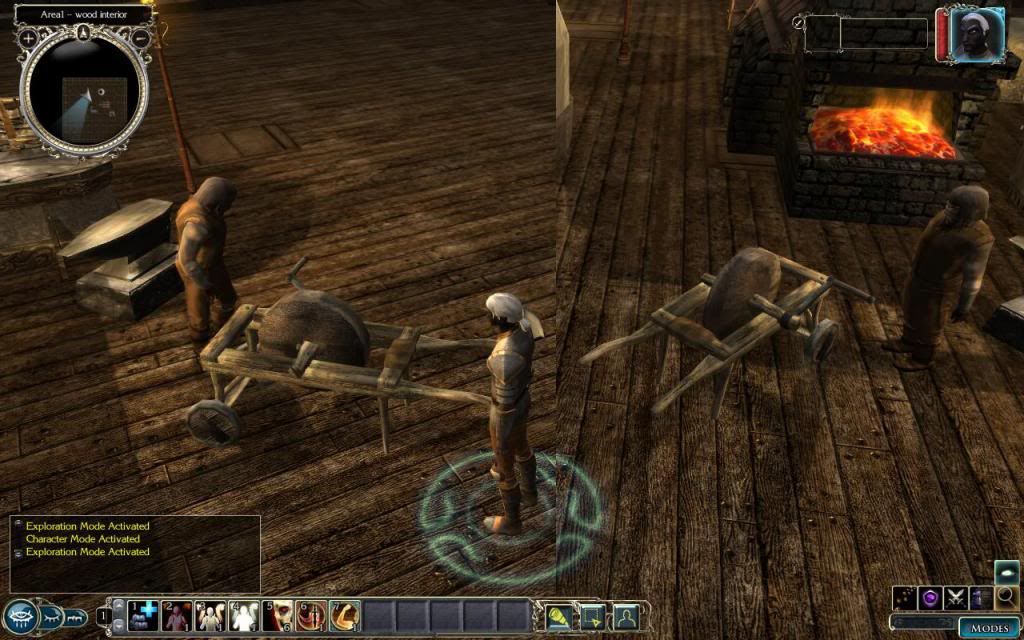Click the large open eye mode button
The width and height of the screenshot is (1024, 640).
coord(19,616)
